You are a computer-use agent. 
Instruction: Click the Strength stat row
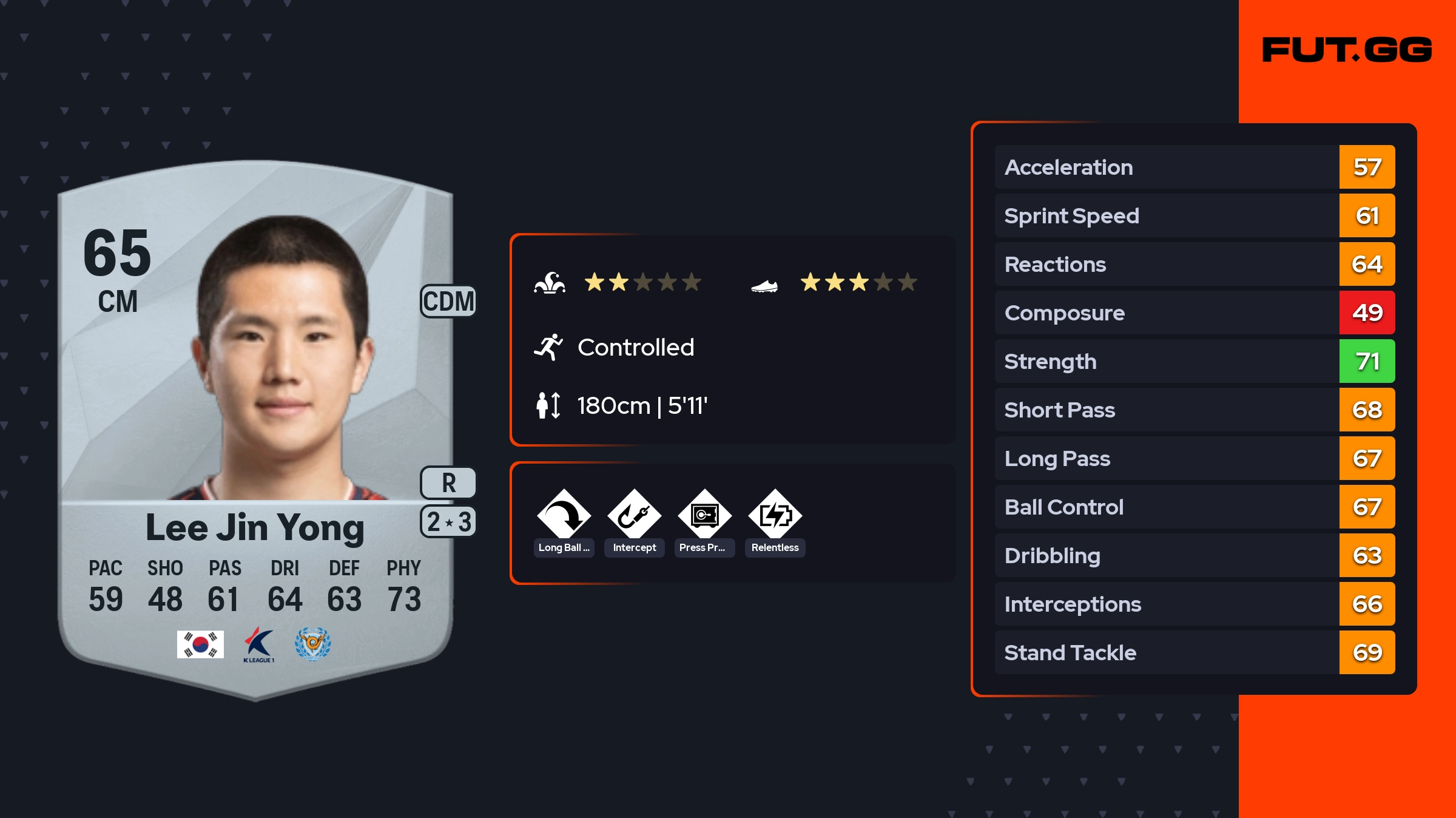[1194, 361]
